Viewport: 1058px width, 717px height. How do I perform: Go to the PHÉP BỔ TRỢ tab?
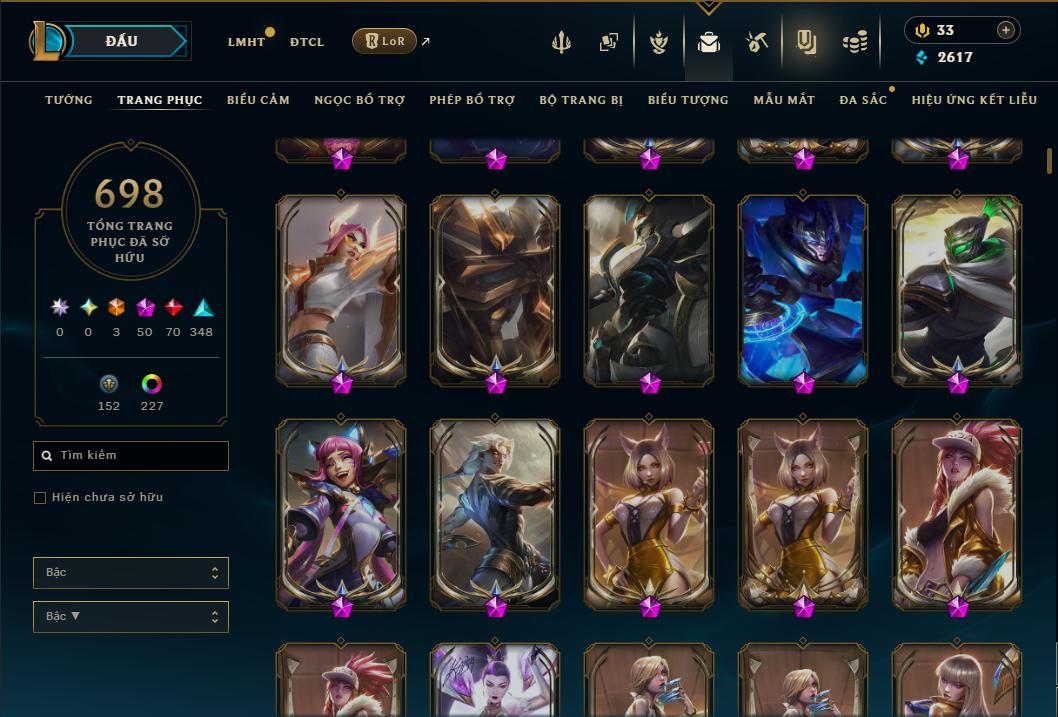[x=472, y=100]
